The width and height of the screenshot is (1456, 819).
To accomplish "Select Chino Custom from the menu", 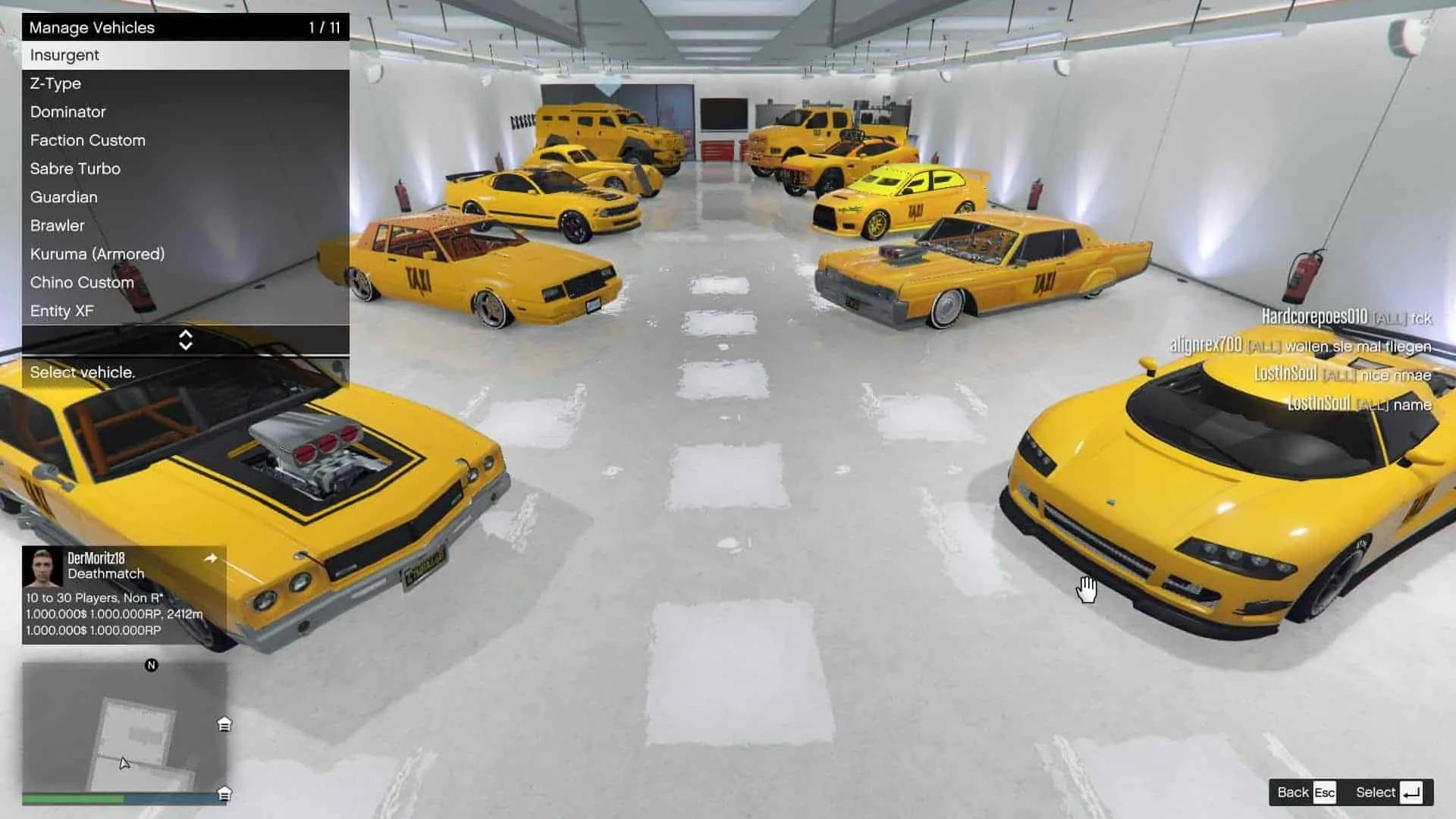I will (x=185, y=282).
